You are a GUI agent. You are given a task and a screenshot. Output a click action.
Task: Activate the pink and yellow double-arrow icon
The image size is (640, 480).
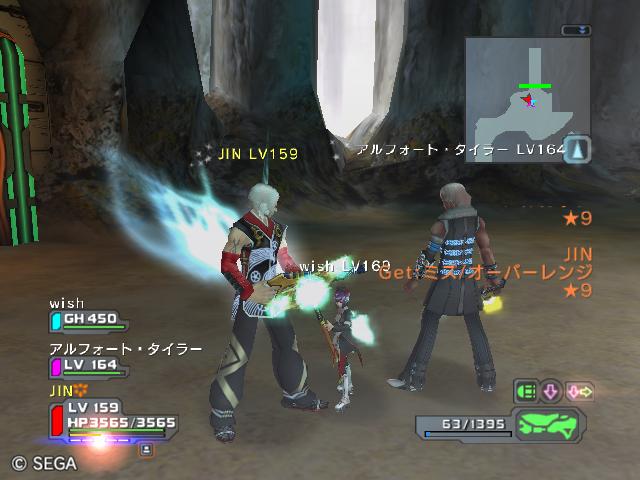tap(580, 392)
